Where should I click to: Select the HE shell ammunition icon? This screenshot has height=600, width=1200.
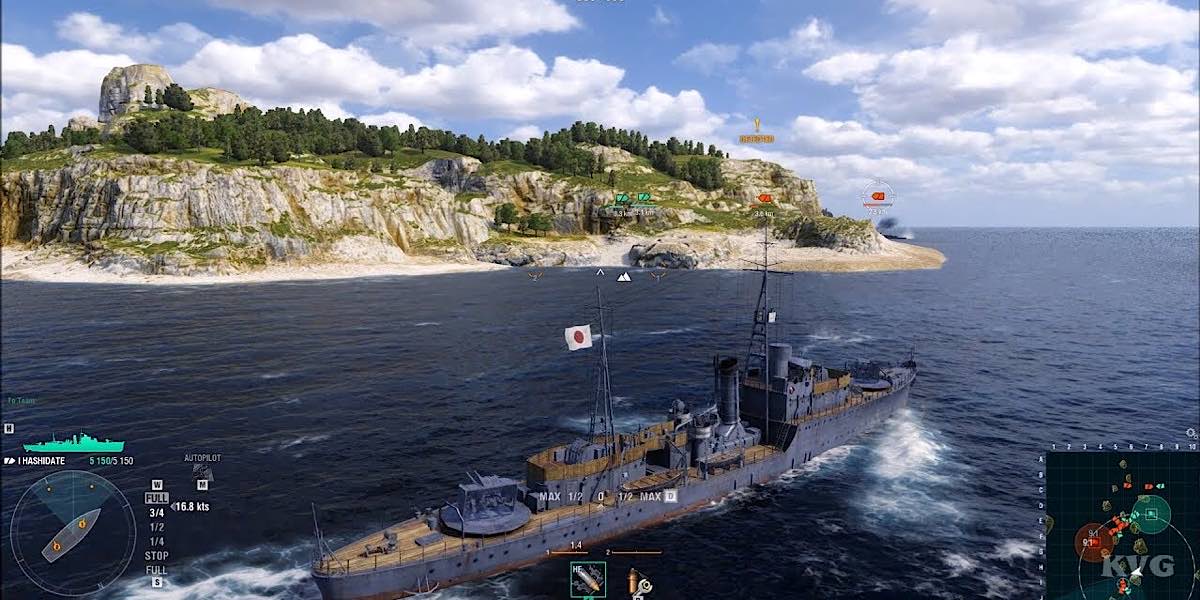click(587, 579)
